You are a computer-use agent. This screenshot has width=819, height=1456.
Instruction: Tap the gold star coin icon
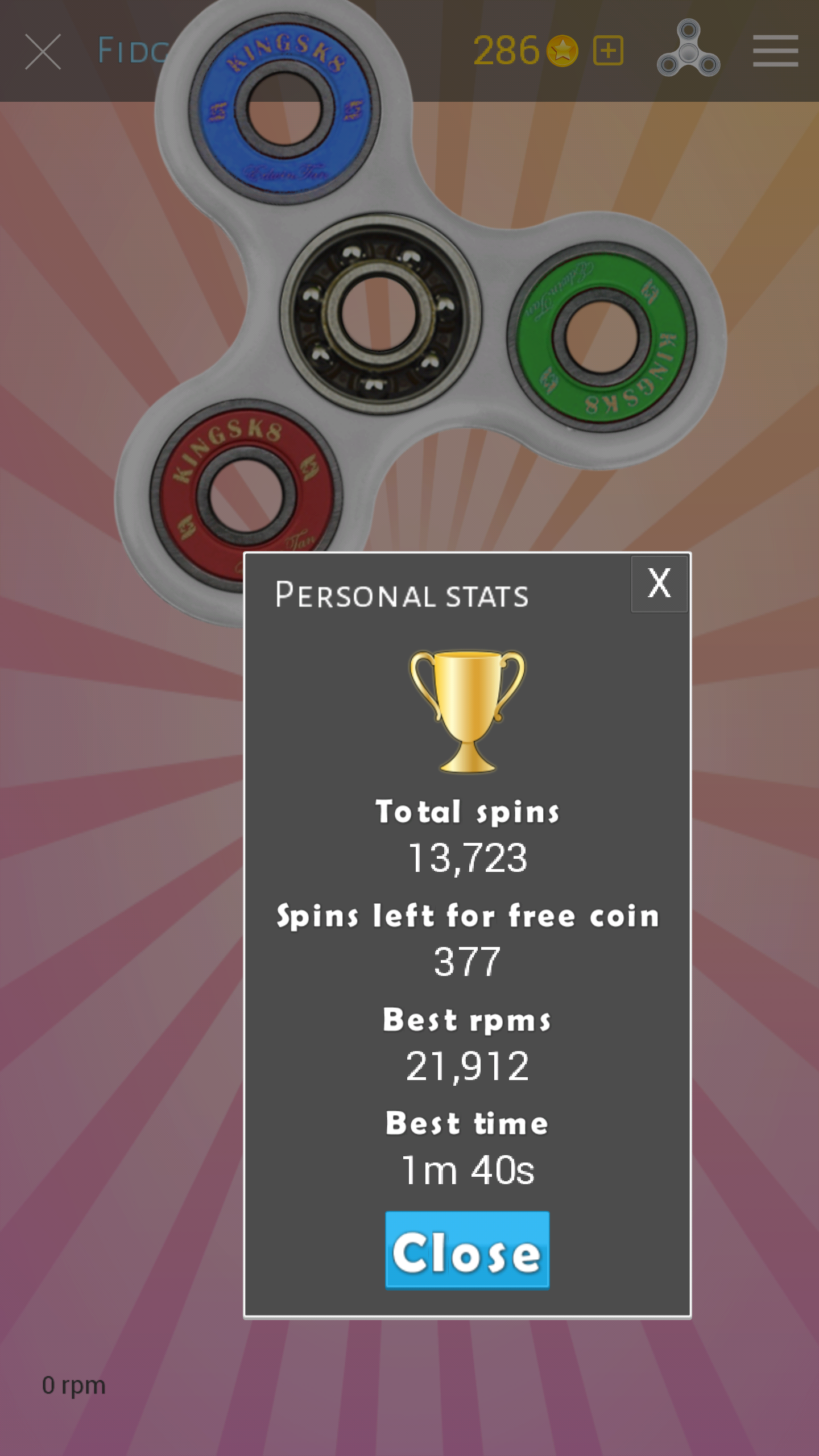coord(561,50)
